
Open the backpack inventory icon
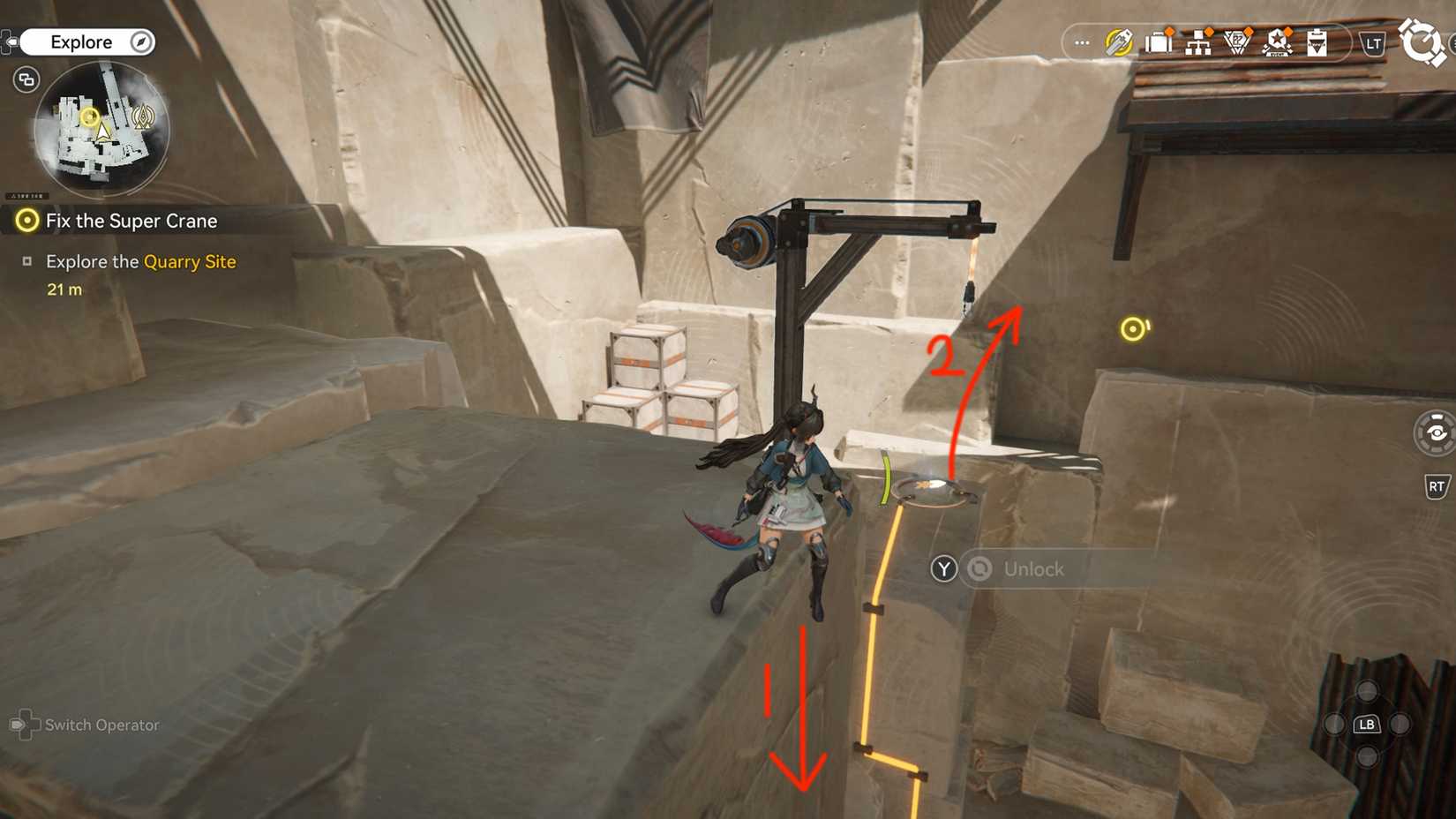coord(1158,41)
